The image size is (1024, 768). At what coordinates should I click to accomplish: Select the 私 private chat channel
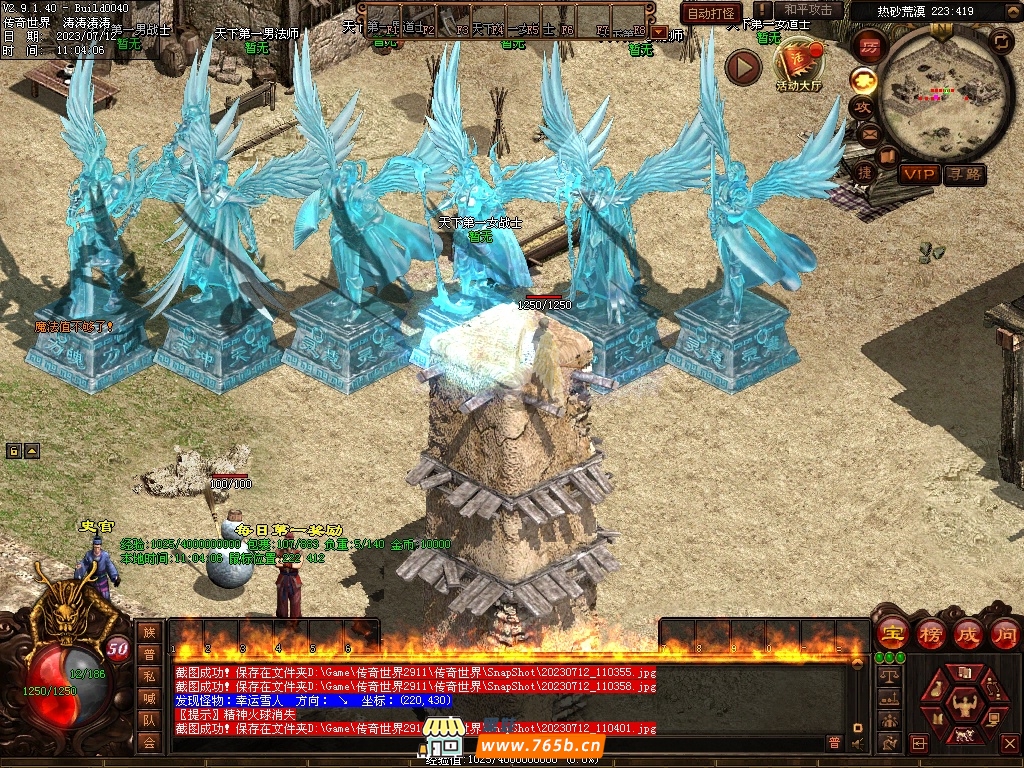(x=149, y=676)
